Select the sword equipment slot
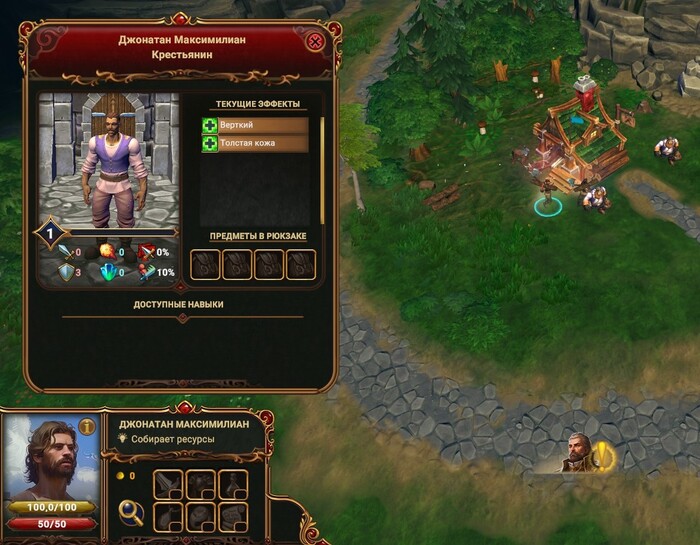 click(168, 484)
